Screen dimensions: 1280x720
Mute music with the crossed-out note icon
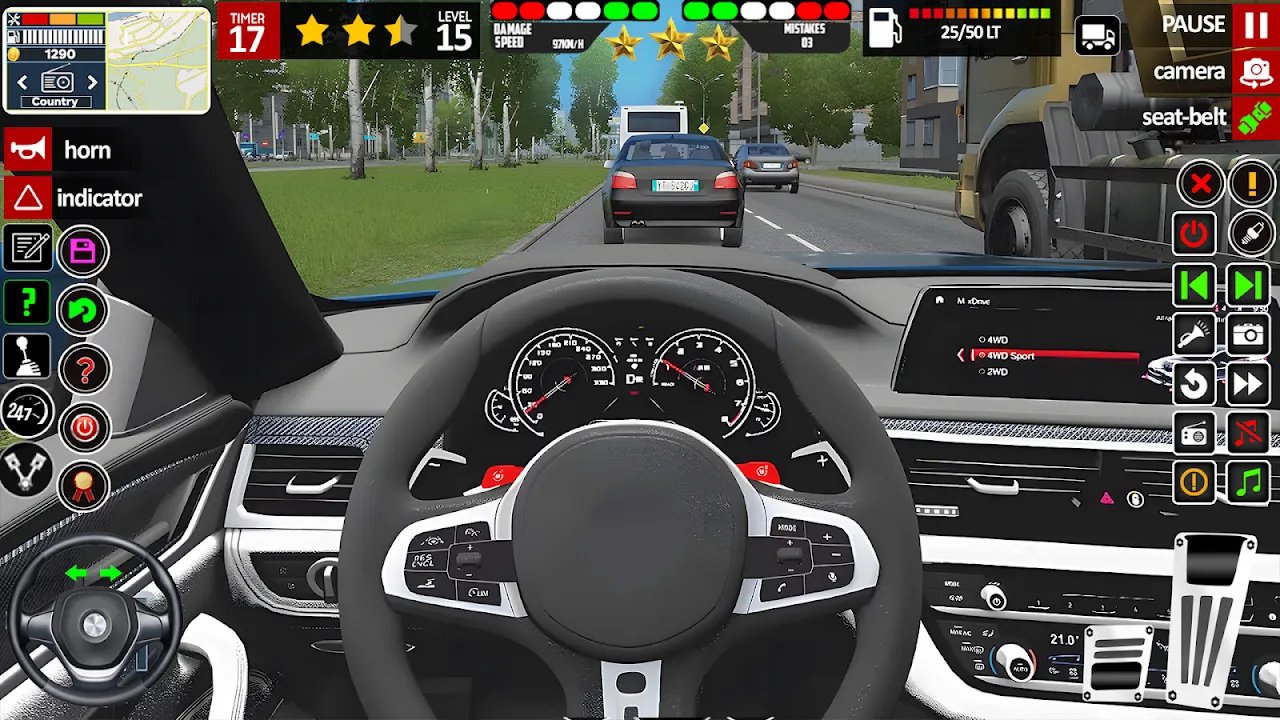point(1248,433)
